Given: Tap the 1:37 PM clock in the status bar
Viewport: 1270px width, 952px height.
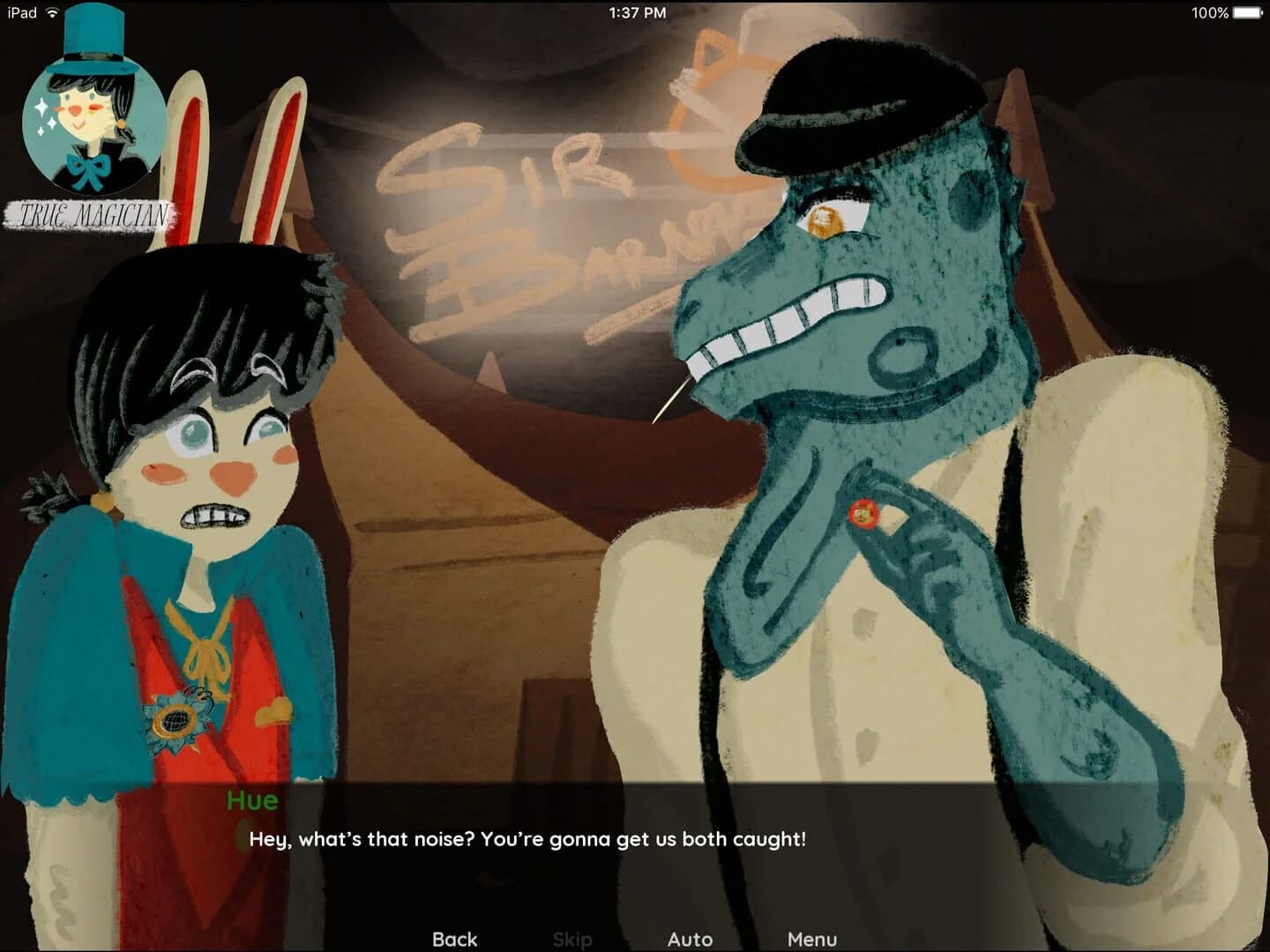Looking at the screenshot, I should click(x=639, y=12).
